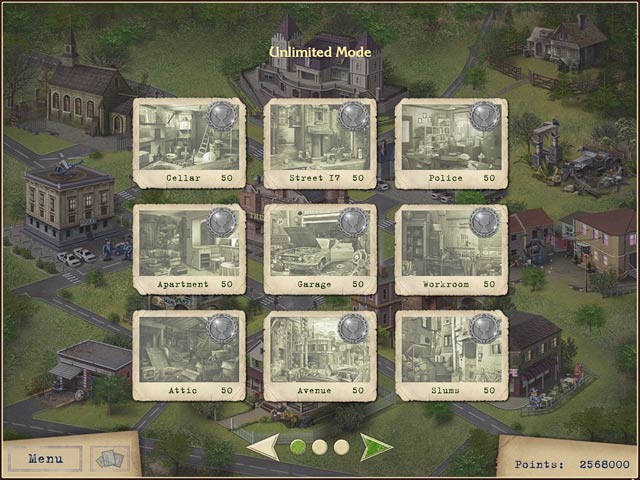
Task: Go to next page with green arrow
Action: pos(376,446)
